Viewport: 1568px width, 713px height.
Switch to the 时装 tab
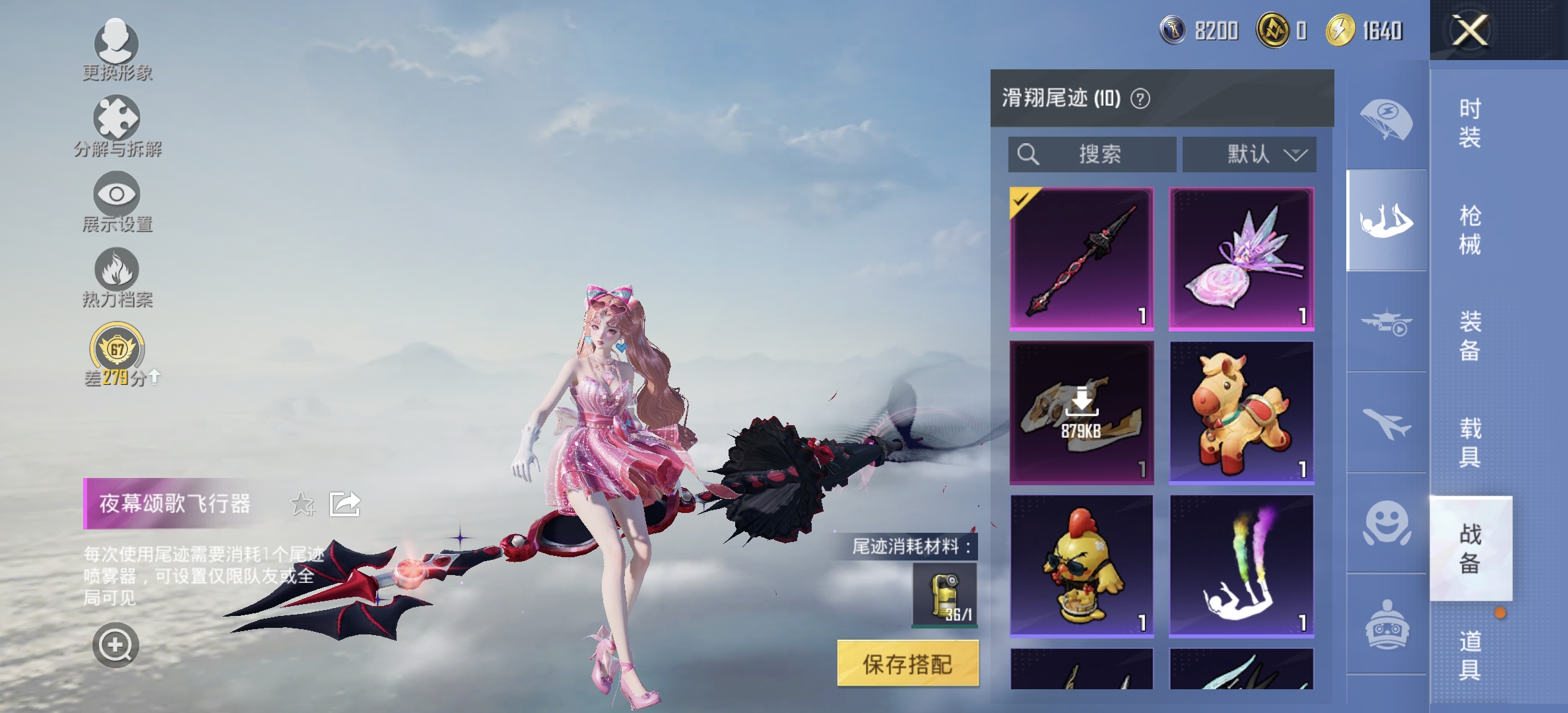1470,122
